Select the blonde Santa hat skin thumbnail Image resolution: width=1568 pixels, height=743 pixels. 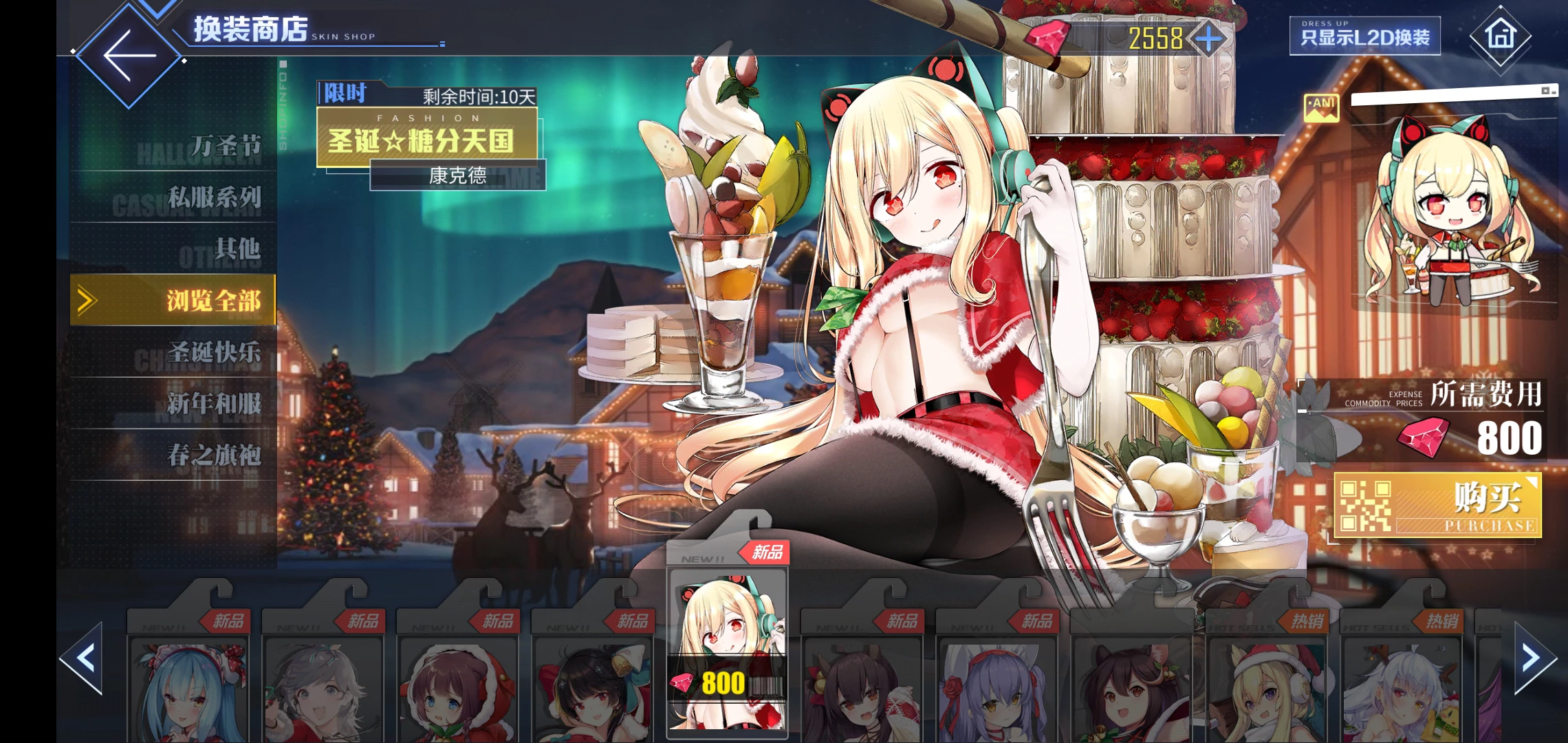tap(1266, 688)
